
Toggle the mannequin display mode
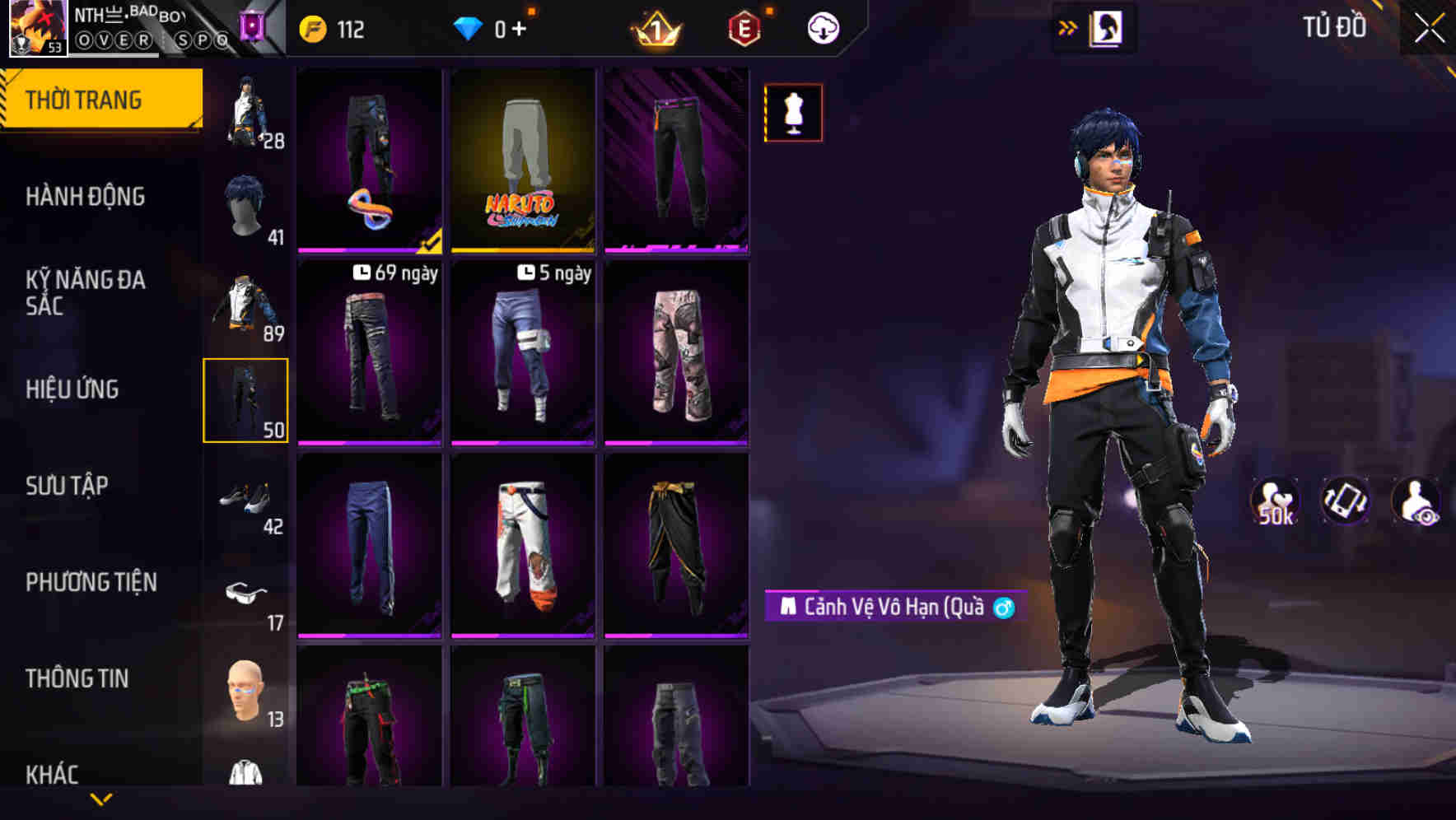click(x=792, y=113)
